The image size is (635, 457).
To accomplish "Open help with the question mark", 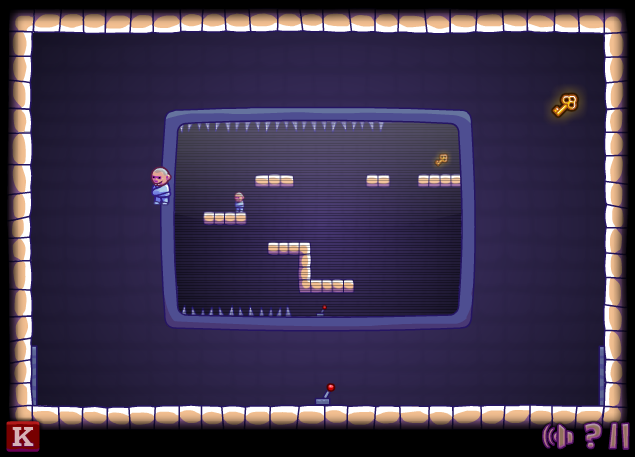I will [592, 436].
